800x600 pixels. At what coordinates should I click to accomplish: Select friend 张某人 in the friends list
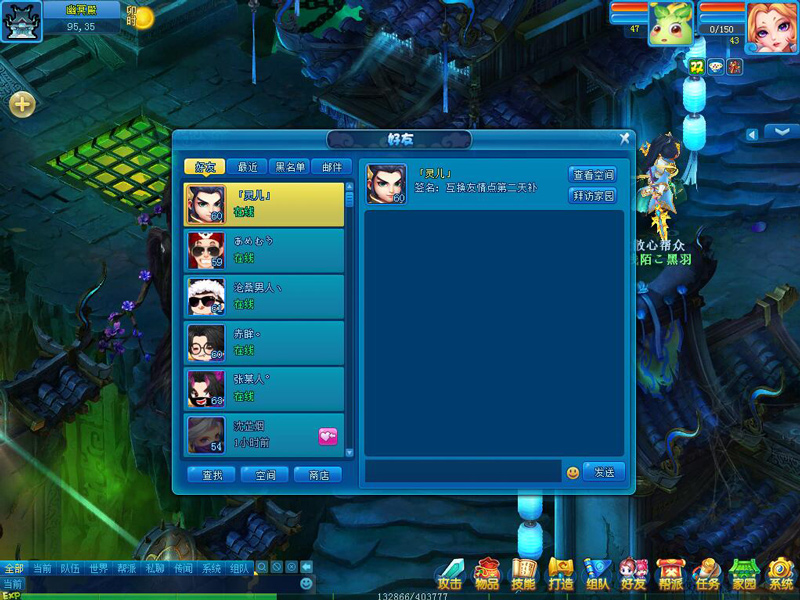pyautogui.click(x=264, y=388)
